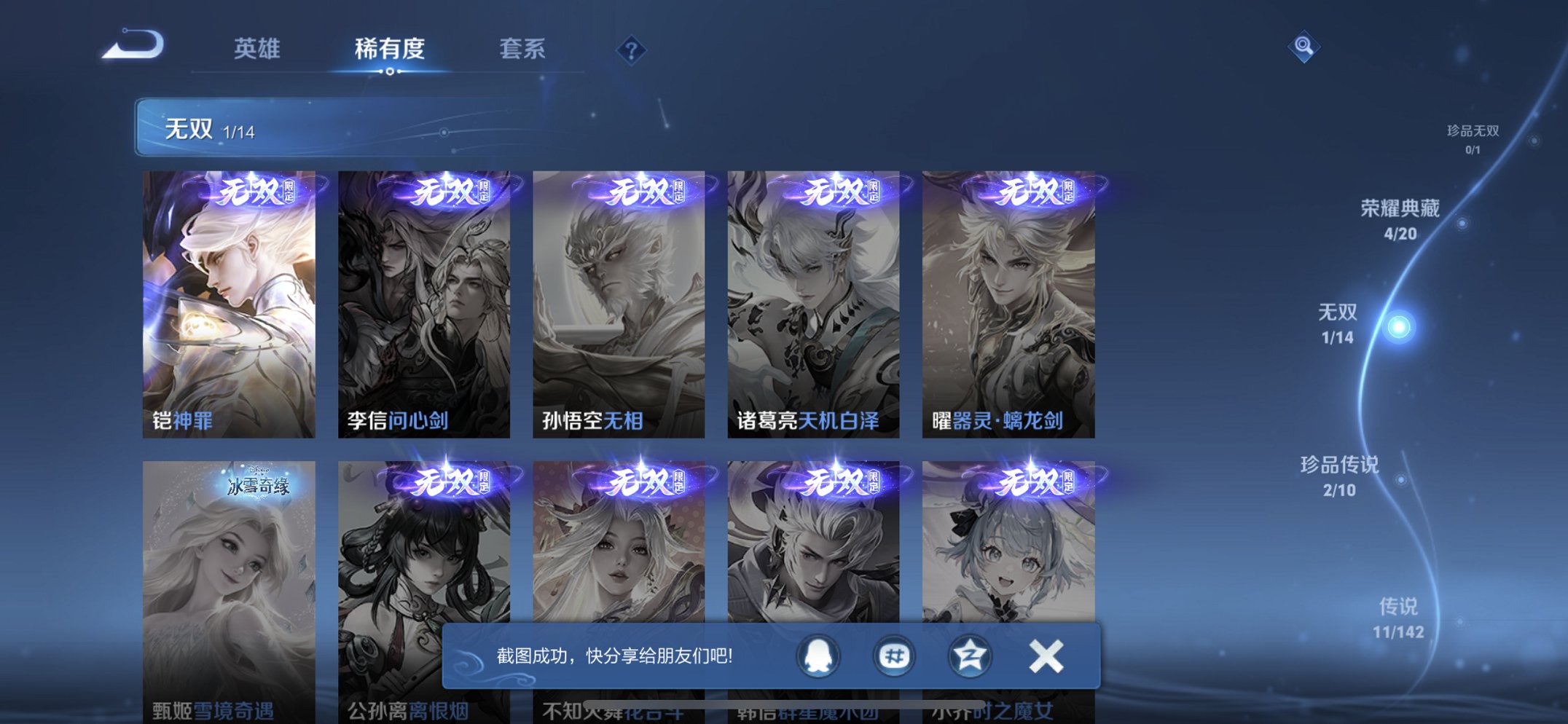Screen dimensions: 1568x724
Task: Share the screenshot to QQ
Action: click(818, 655)
